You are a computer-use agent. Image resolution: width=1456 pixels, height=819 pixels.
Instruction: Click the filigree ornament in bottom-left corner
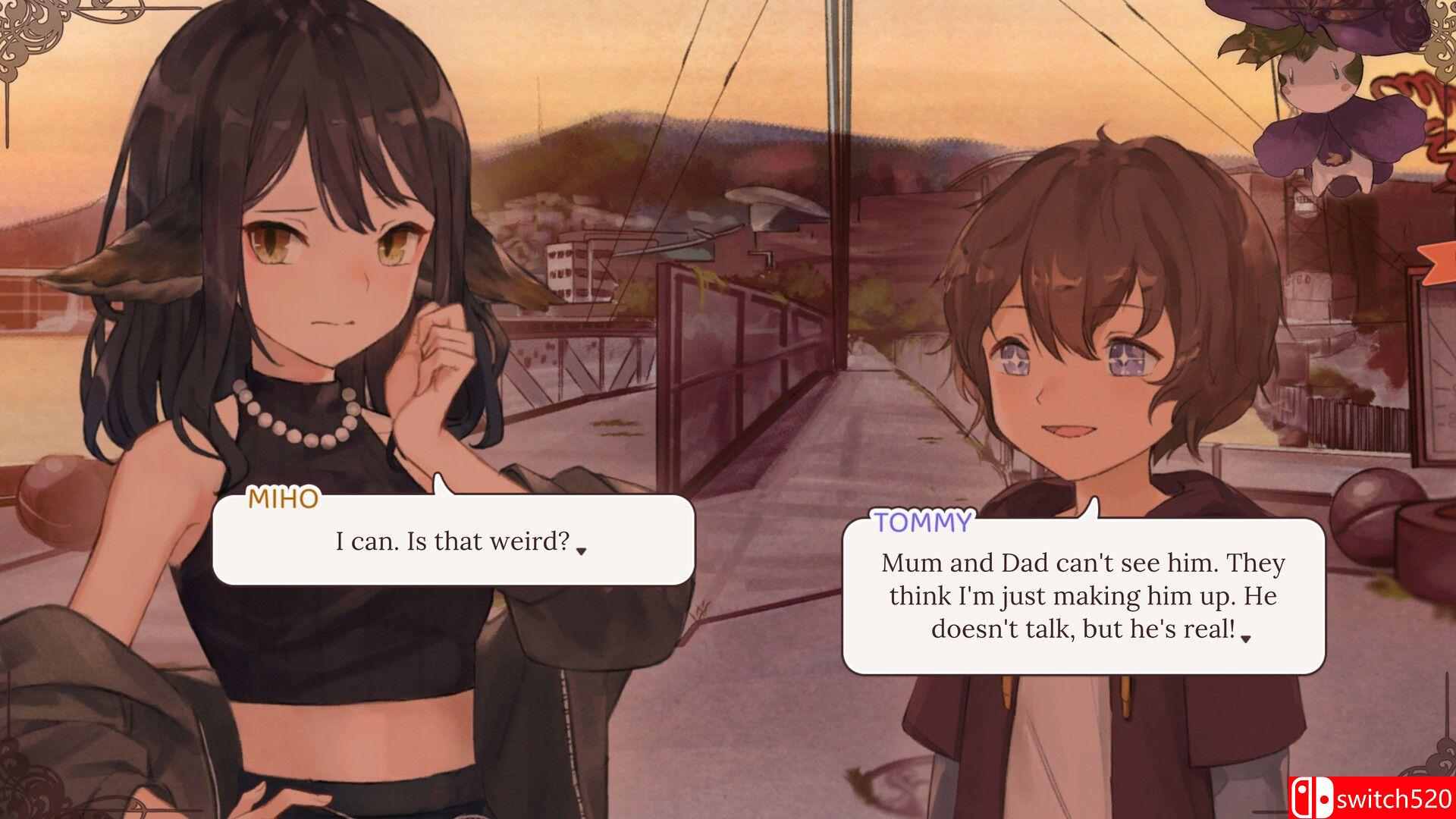pos(30,792)
